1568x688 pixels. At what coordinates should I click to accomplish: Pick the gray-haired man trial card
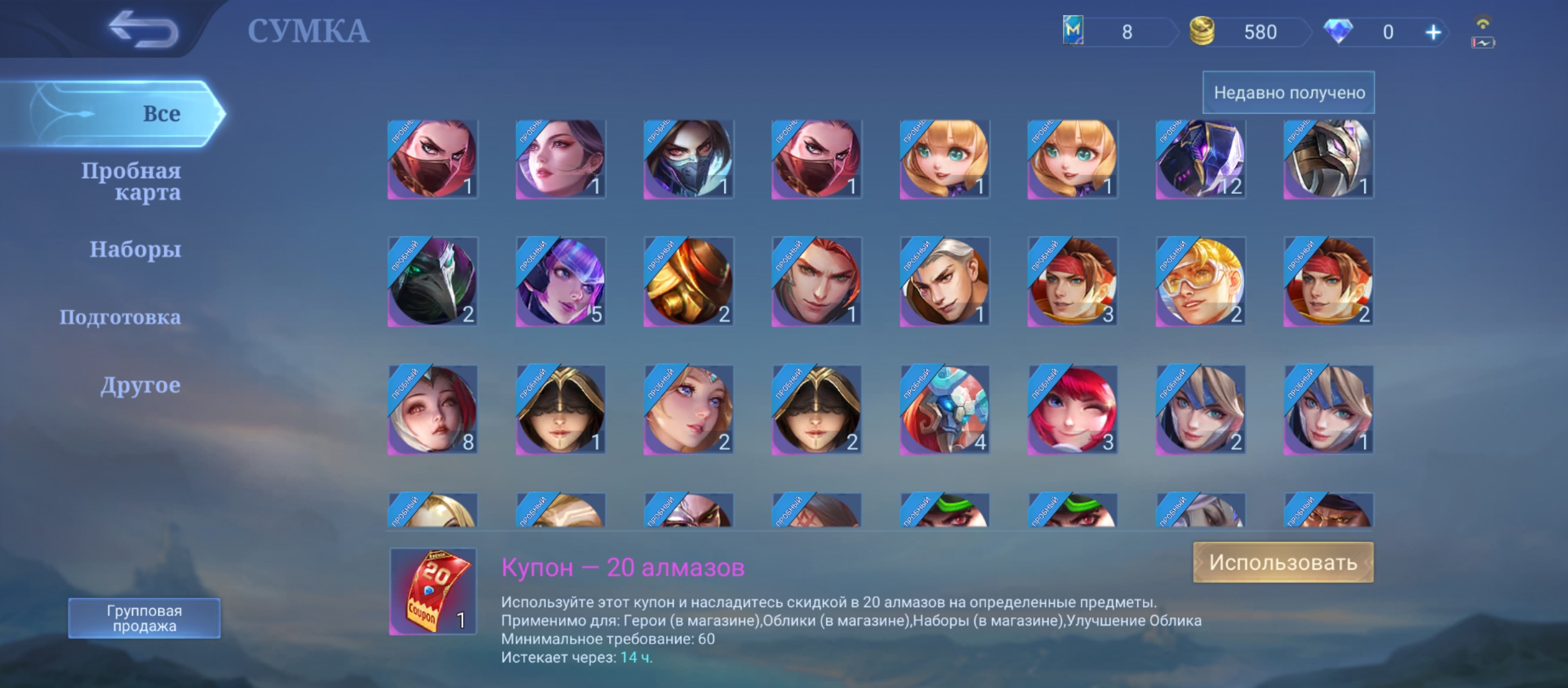click(x=944, y=282)
